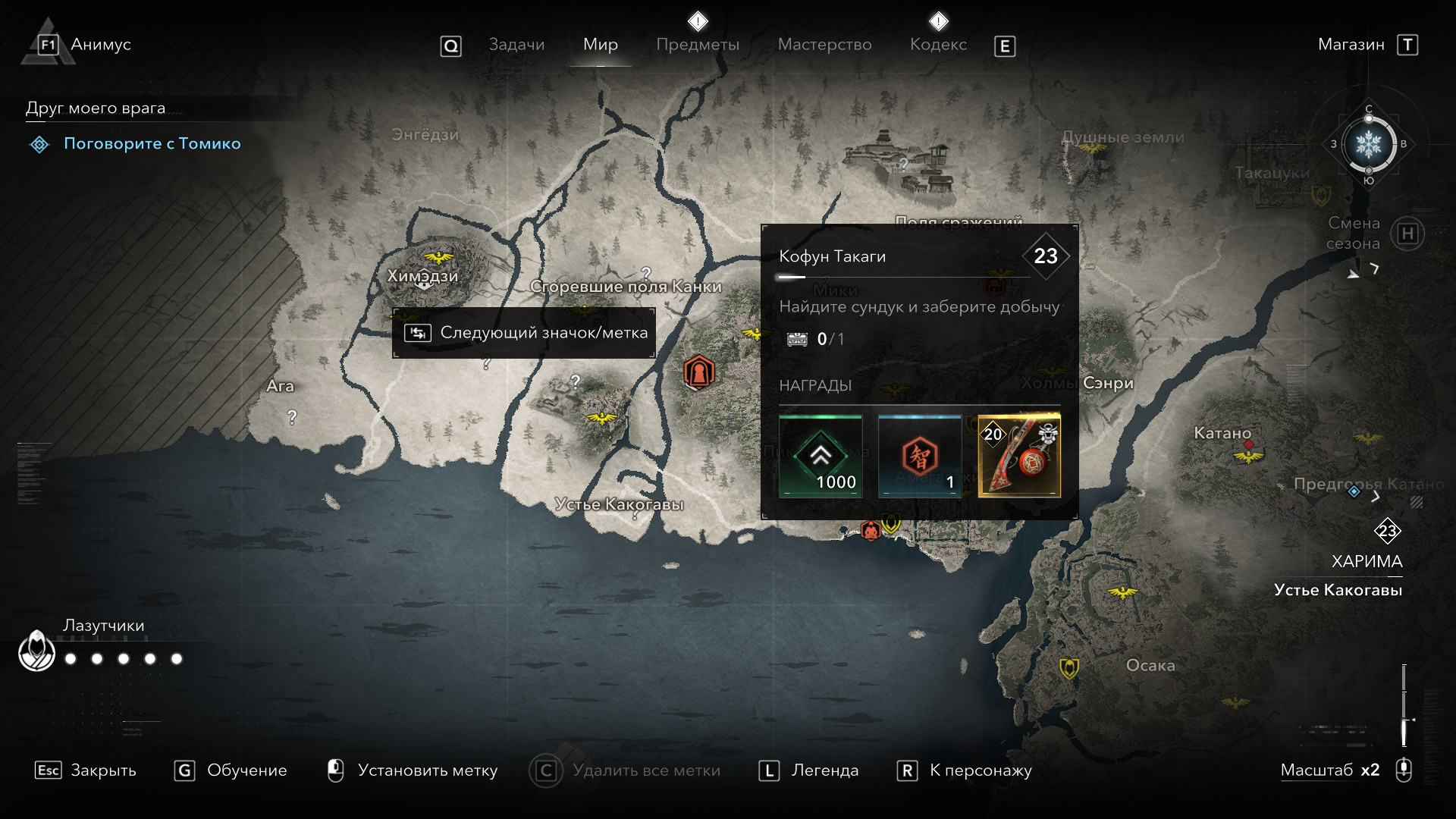1456x819 pixels.
Task: Switch to the Задачи tab
Action: [516, 45]
